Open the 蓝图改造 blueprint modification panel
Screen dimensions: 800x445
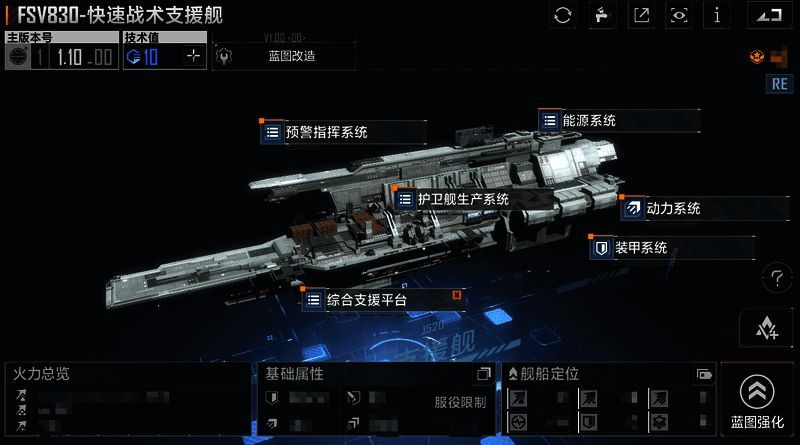(284, 56)
